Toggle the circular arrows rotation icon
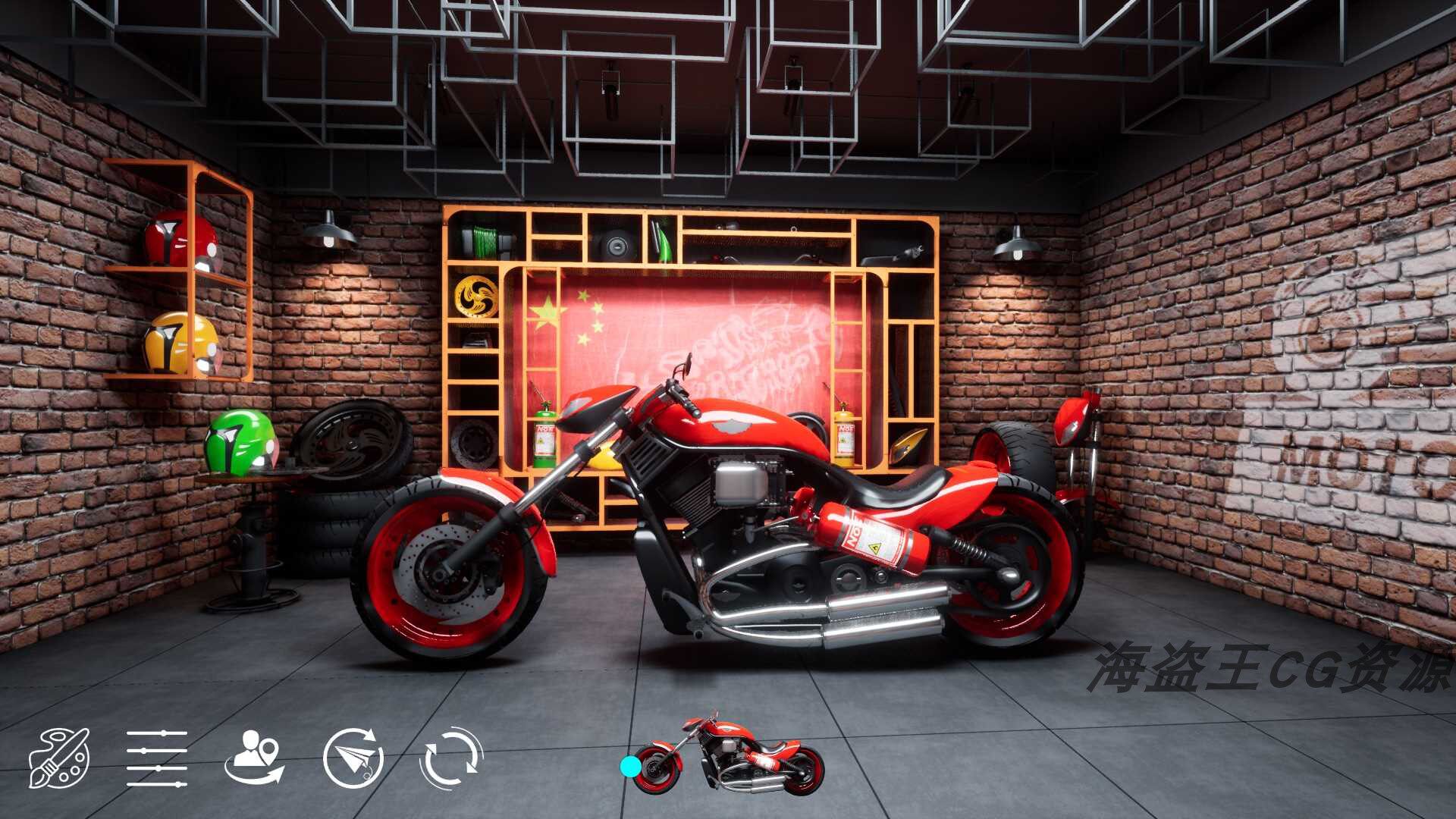 pyautogui.click(x=450, y=758)
